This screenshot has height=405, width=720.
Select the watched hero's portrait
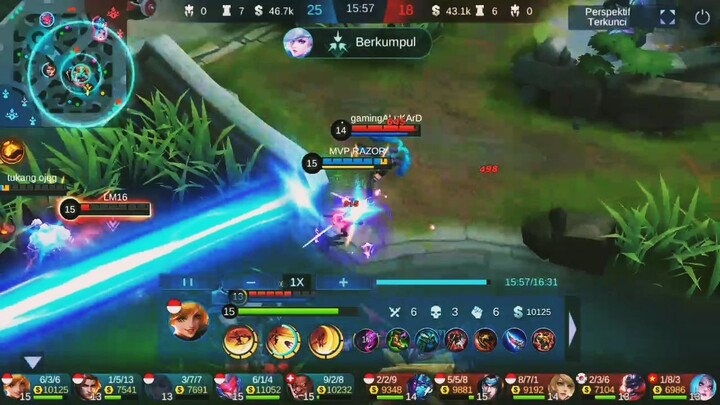click(189, 321)
